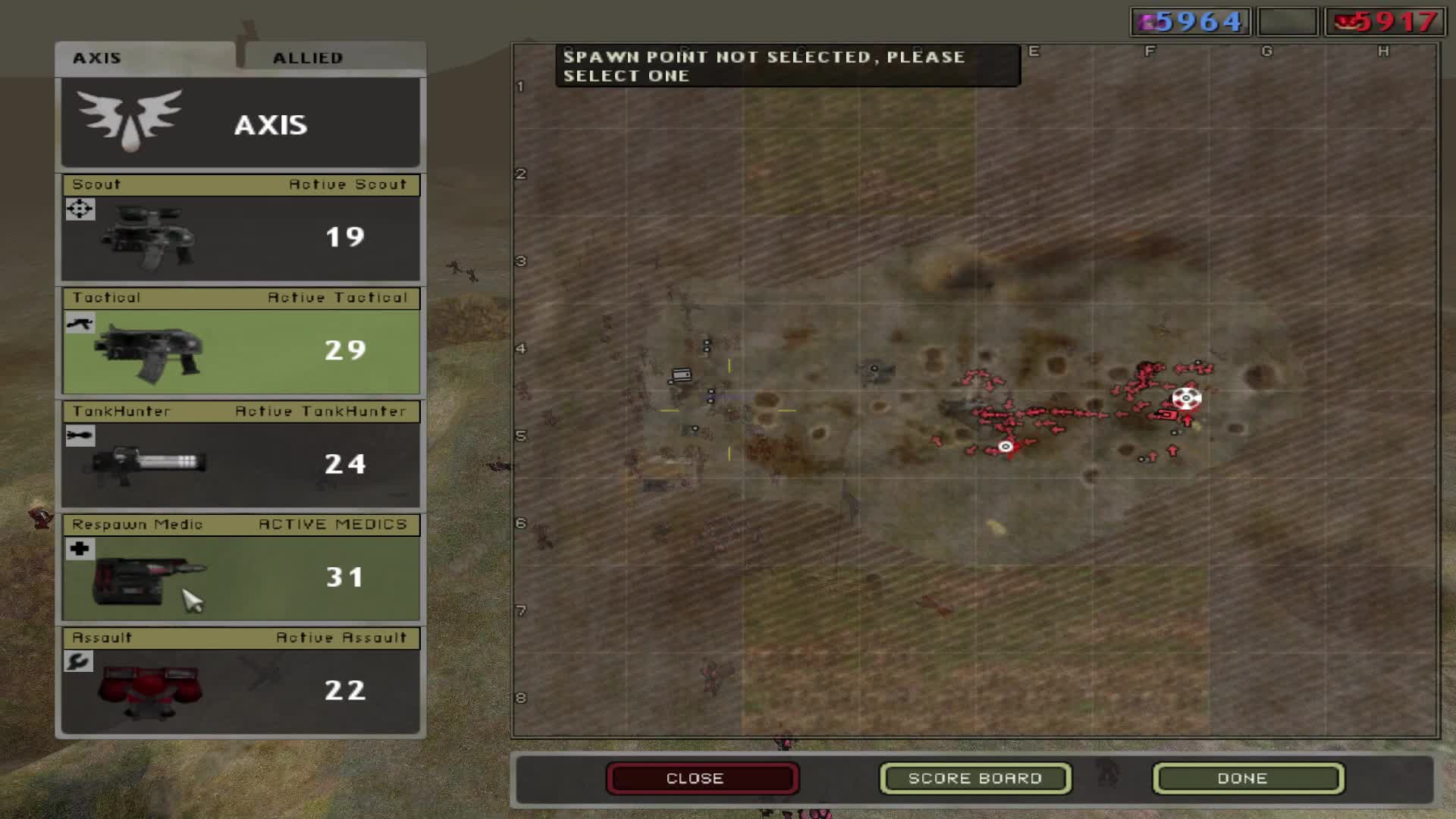Open the Score Board
Viewport: 1456px width, 819px height.
[x=975, y=779]
